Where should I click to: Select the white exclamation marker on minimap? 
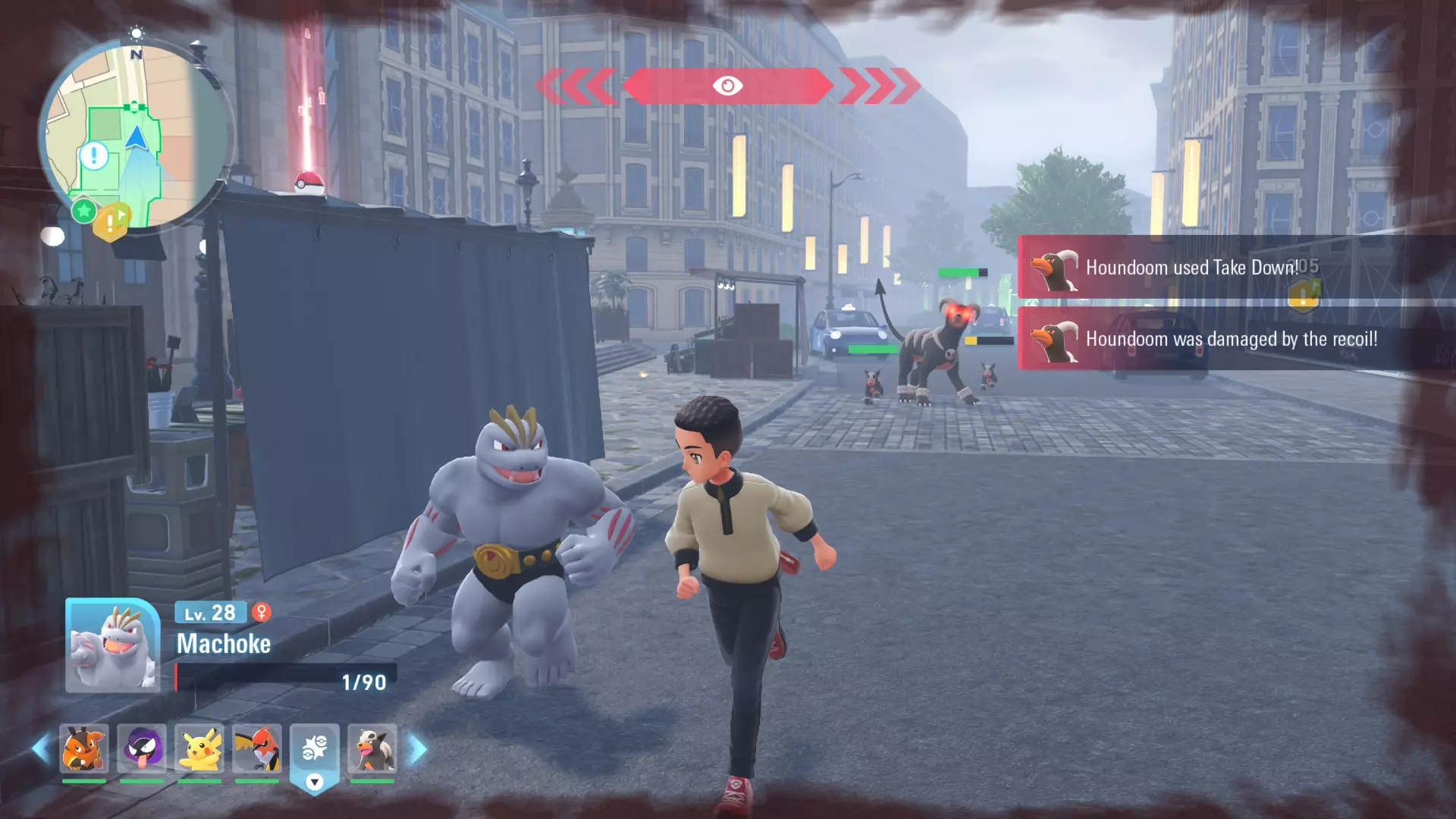[x=94, y=156]
